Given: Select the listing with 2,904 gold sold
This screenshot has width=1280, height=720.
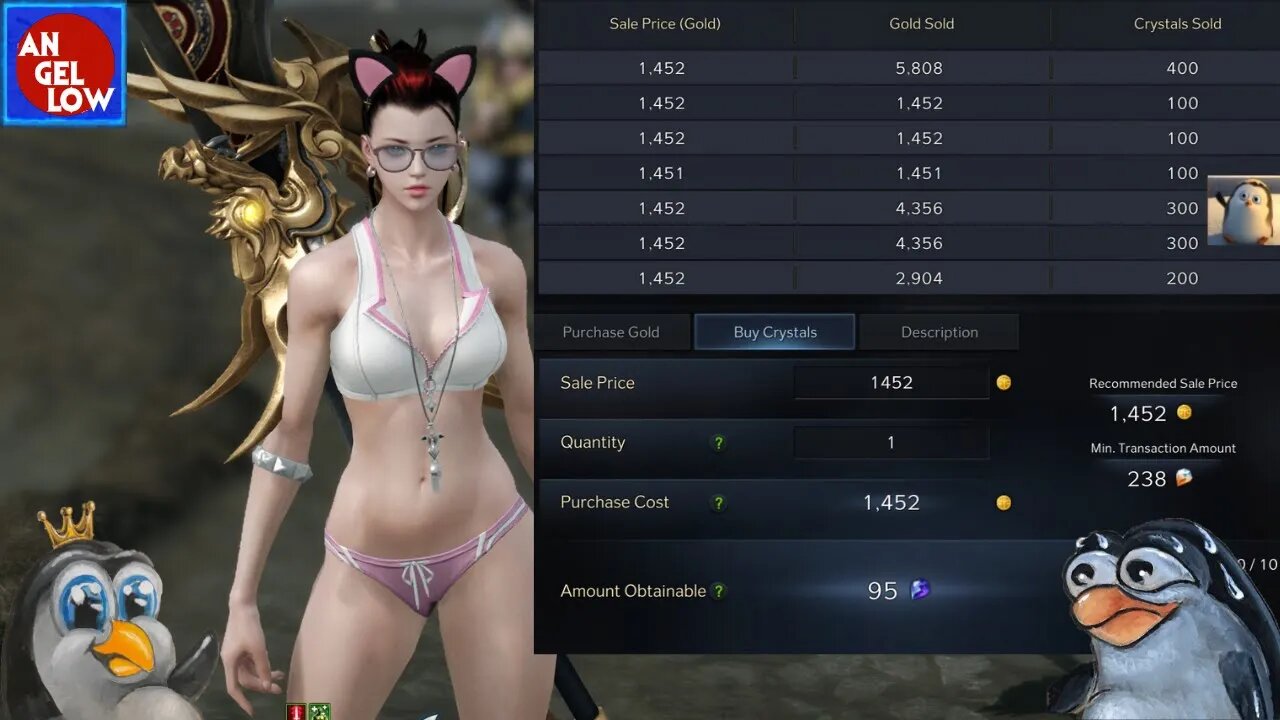Looking at the screenshot, I should coord(920,278).
